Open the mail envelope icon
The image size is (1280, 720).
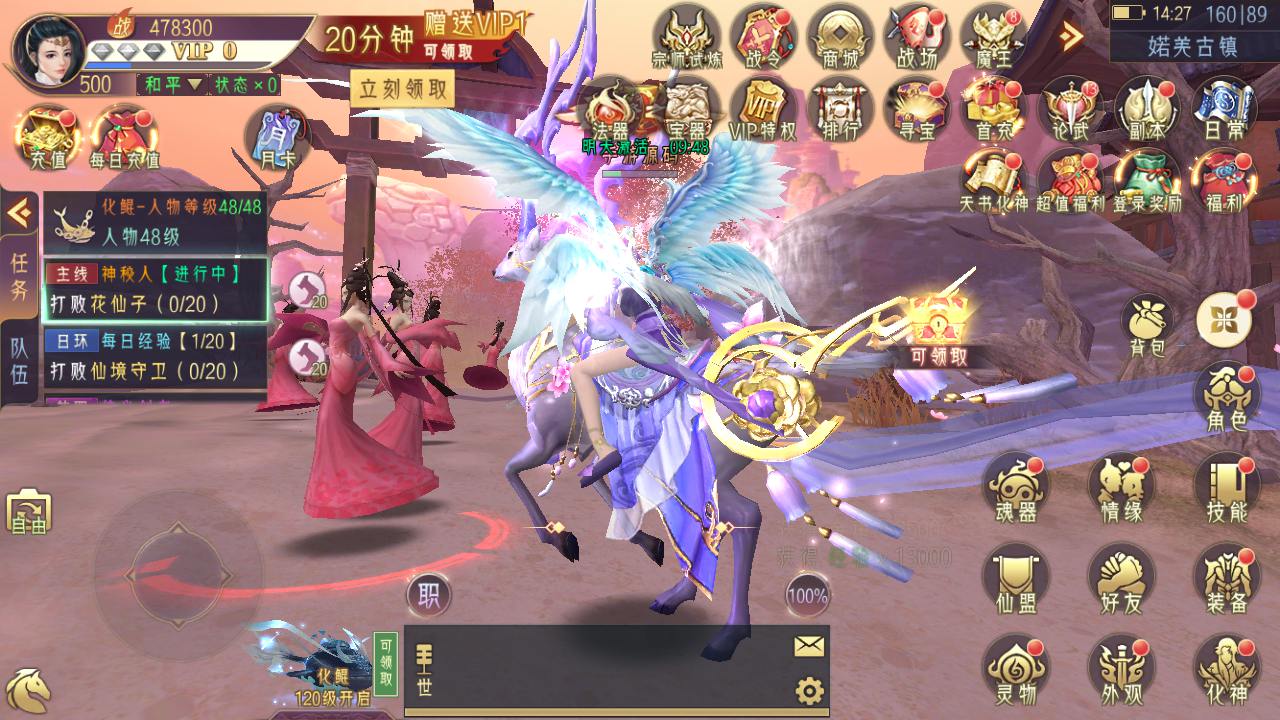[x=808, y=647]
